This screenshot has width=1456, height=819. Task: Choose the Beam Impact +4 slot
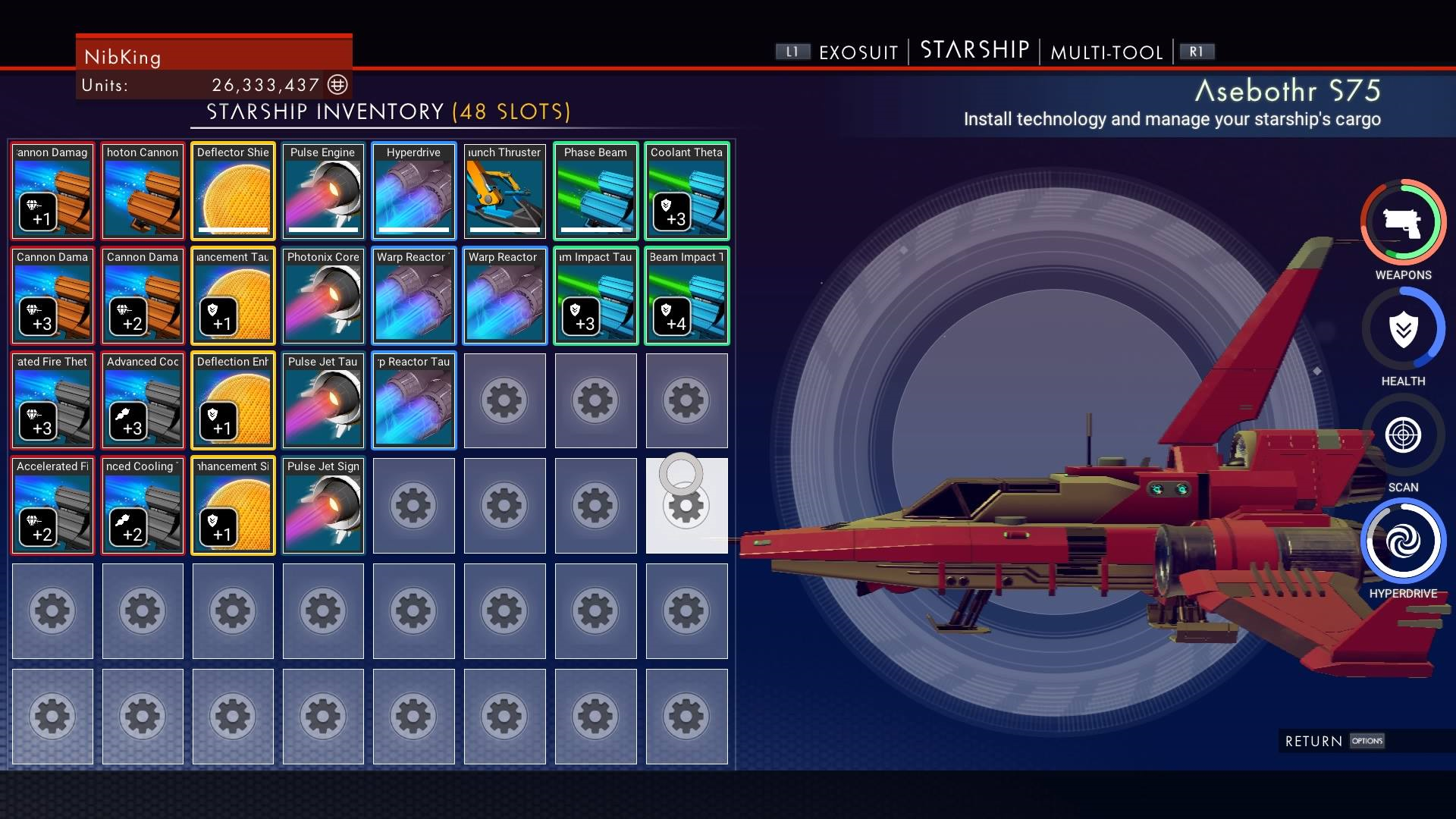(686, 296)
